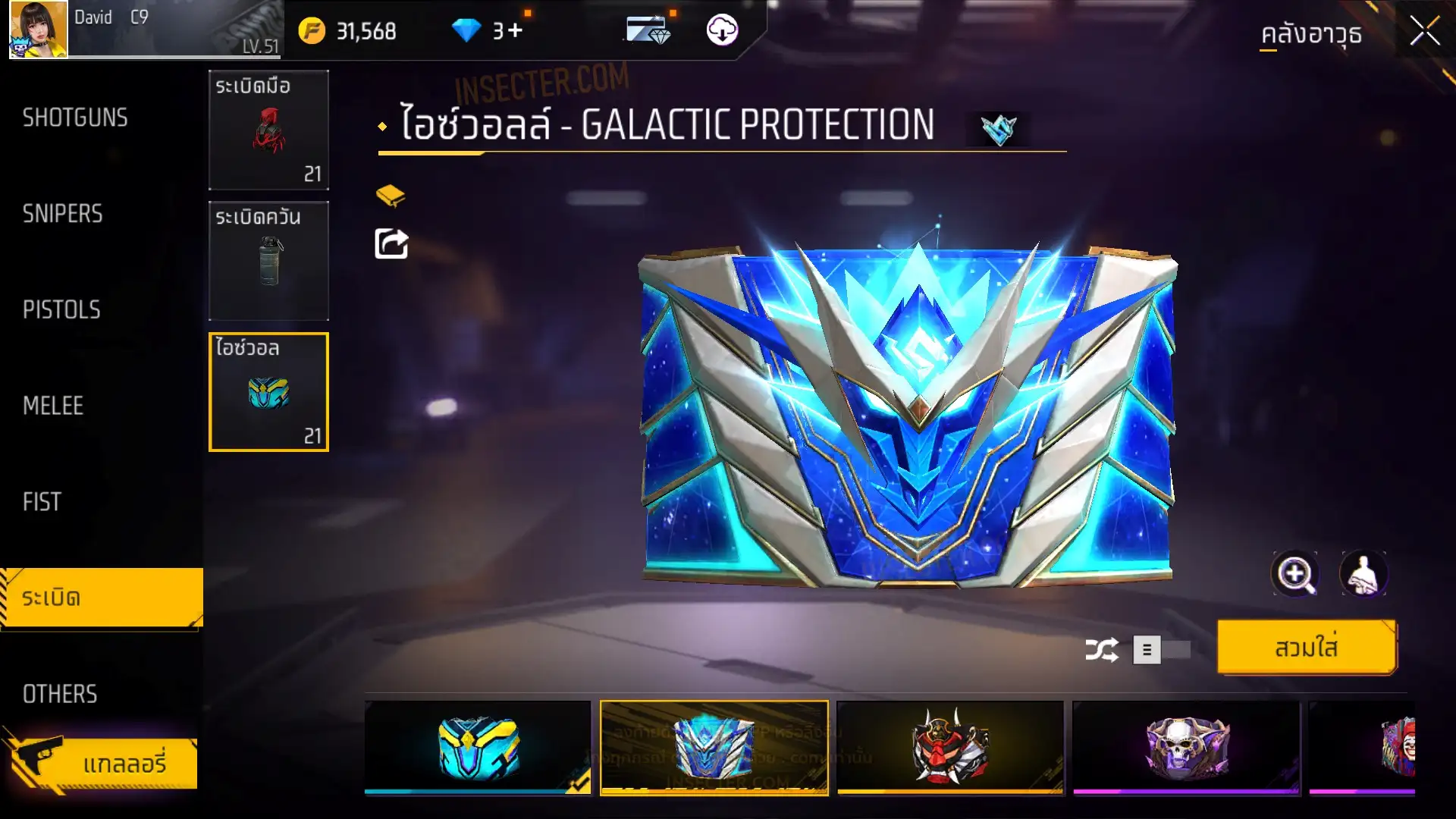Toggle the random skin shuffle switch

tap(1161, 650)
